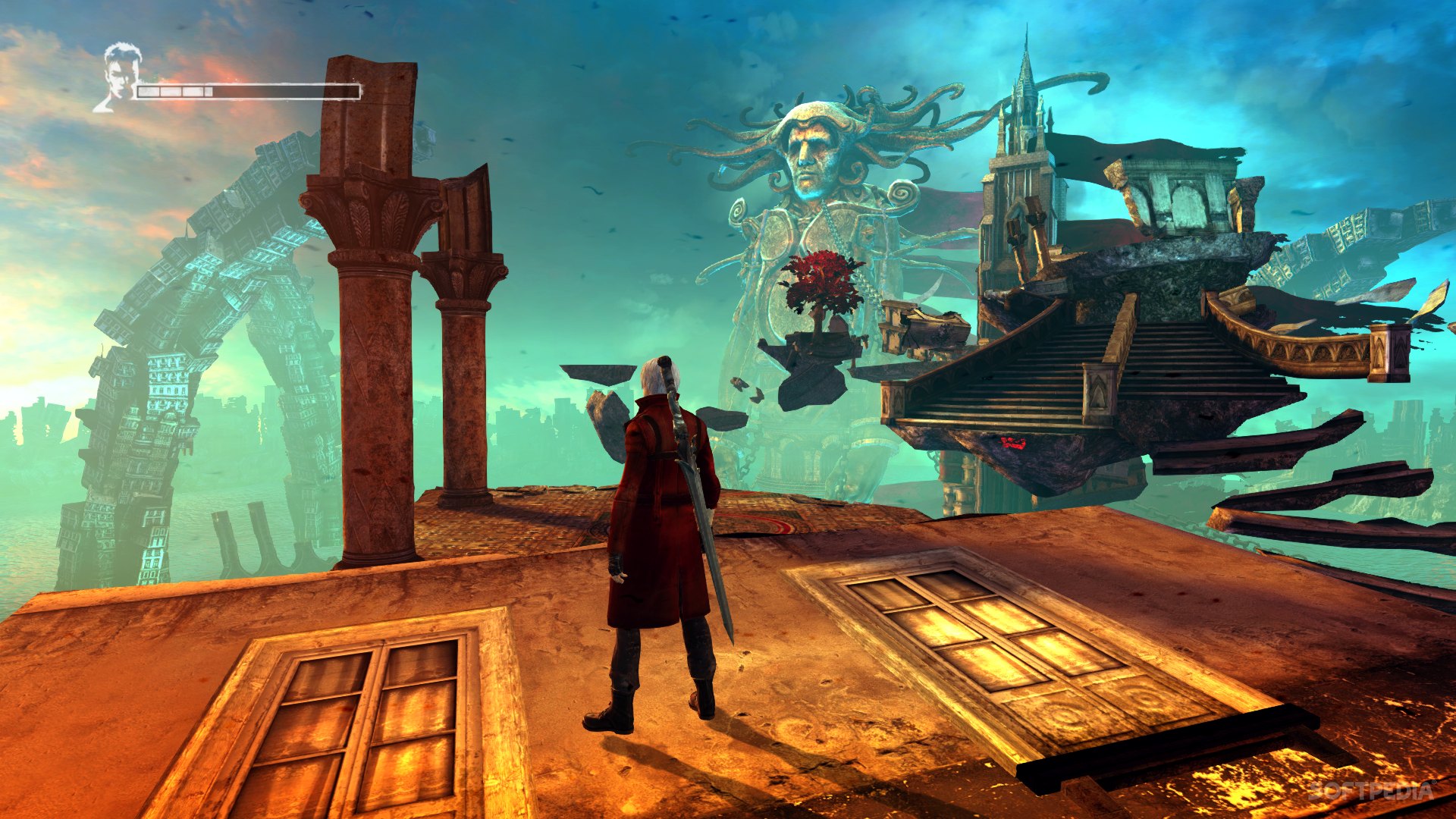1456x819 pixels.
Task: Click Dante's portrait icon on the HUD
Action: point(118,77)
